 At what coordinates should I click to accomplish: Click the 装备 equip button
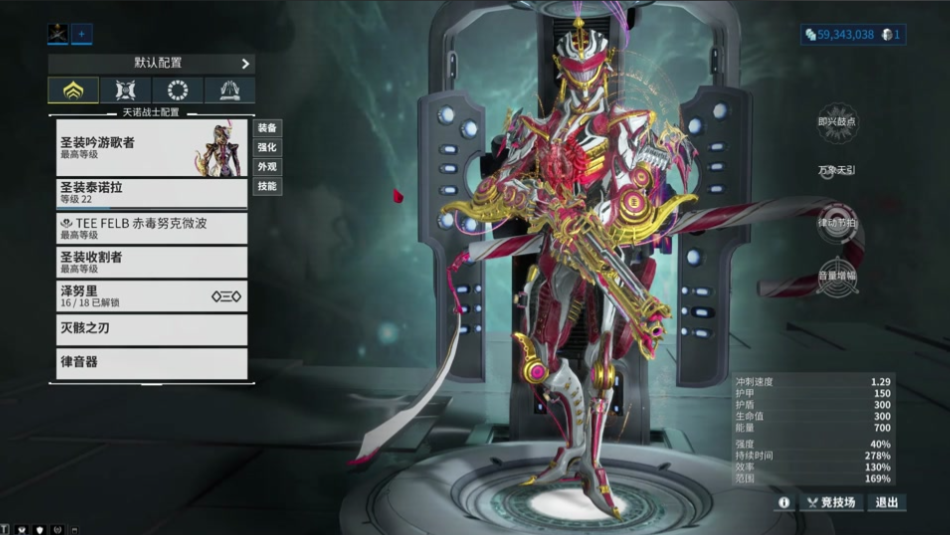[267, 128]
